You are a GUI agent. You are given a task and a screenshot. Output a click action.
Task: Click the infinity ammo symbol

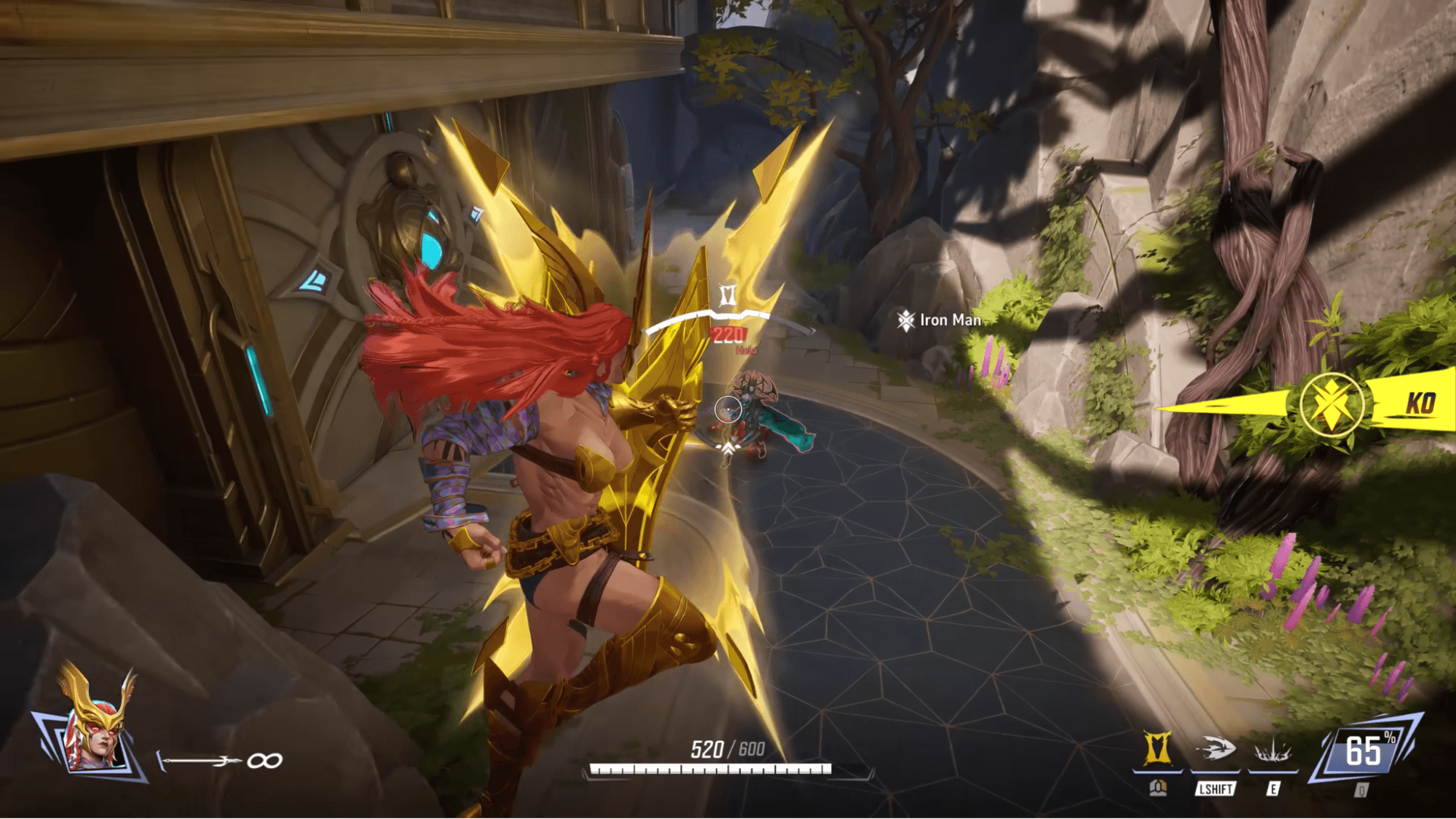click(266, 759)
